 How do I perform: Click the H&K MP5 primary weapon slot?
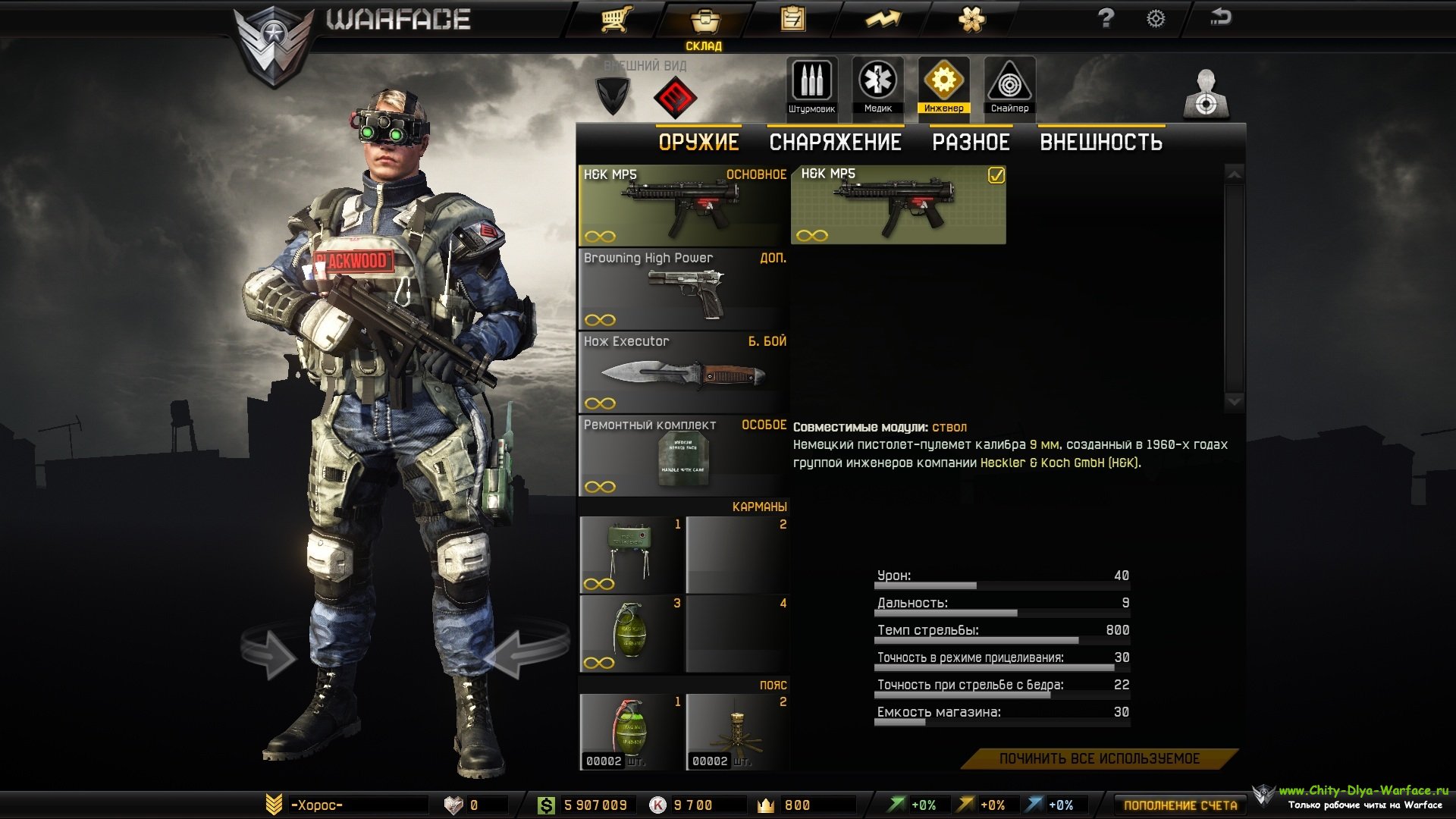coord(682,206)
